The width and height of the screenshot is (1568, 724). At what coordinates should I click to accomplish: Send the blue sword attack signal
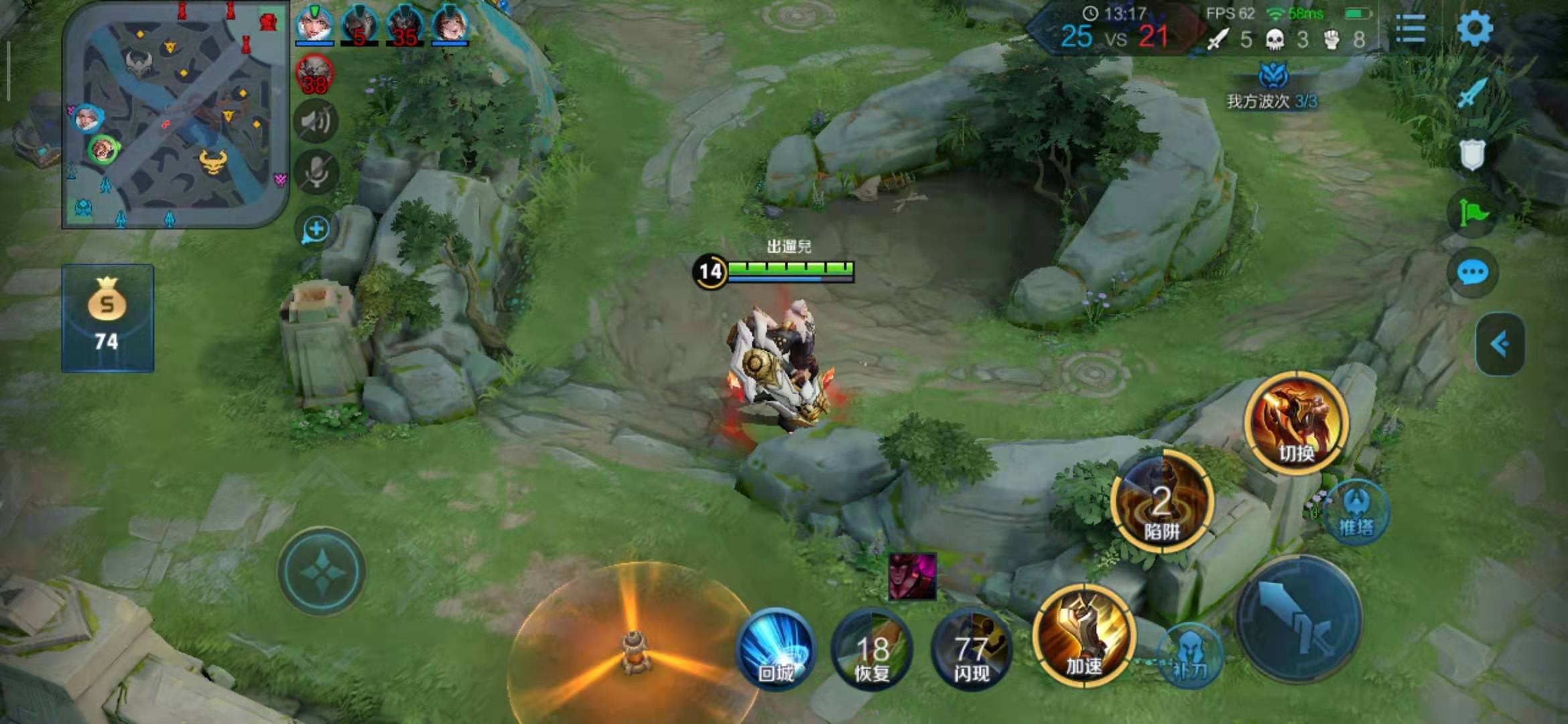coord(1472,93)
